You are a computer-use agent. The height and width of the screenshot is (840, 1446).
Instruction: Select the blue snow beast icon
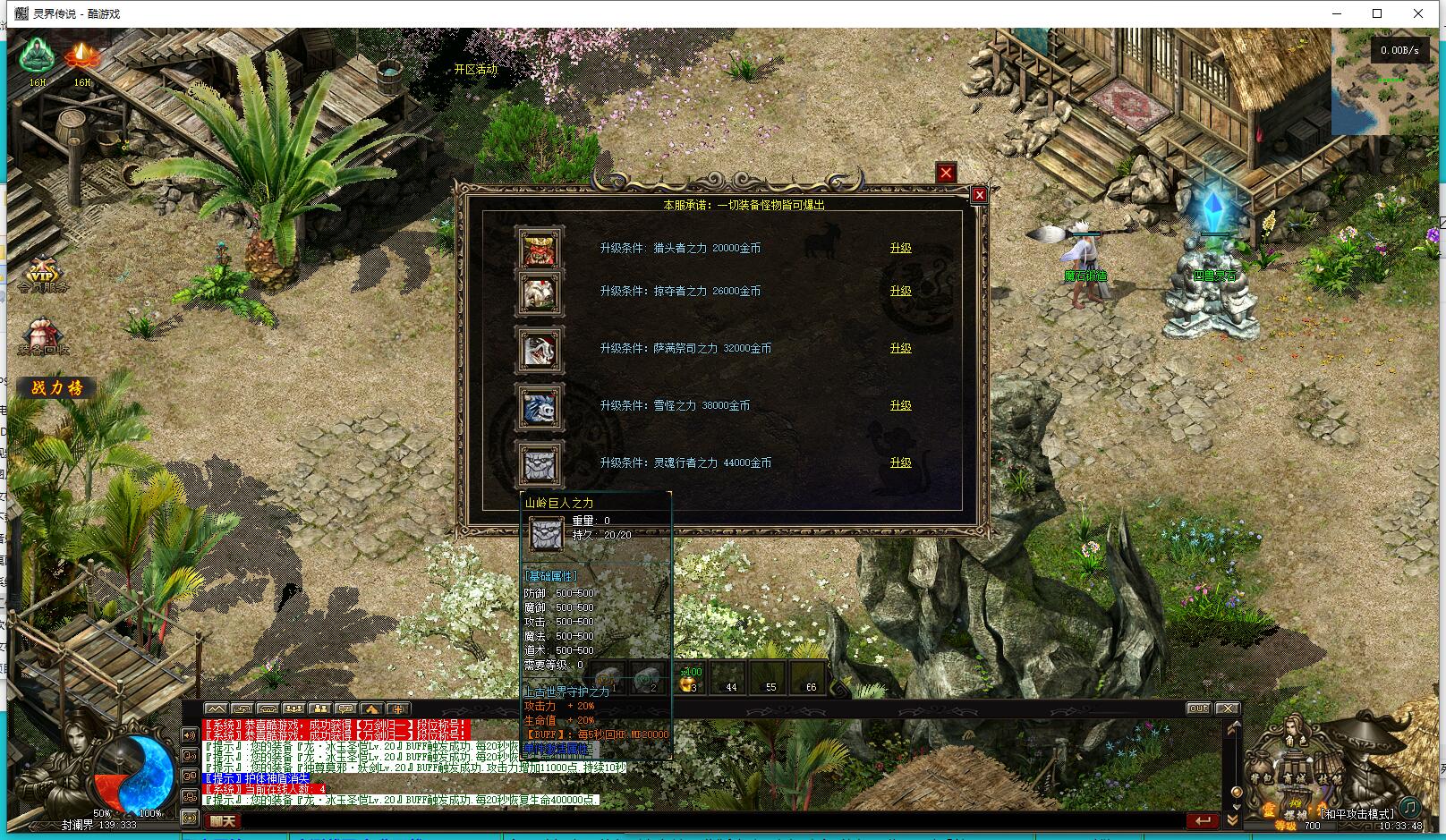click(x=540, y=409)
